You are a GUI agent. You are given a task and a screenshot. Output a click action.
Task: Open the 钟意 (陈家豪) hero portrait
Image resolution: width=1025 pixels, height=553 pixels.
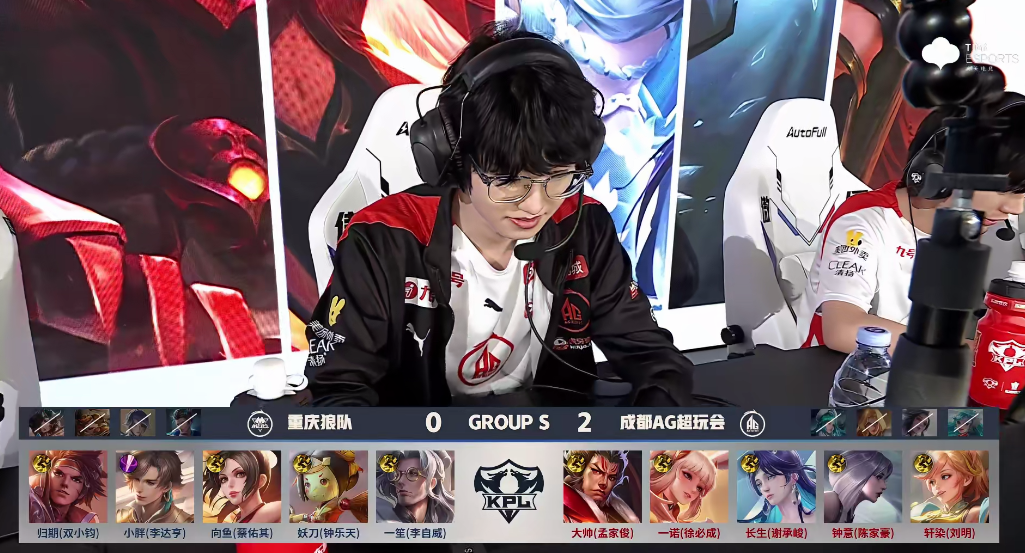click(863, 486)
